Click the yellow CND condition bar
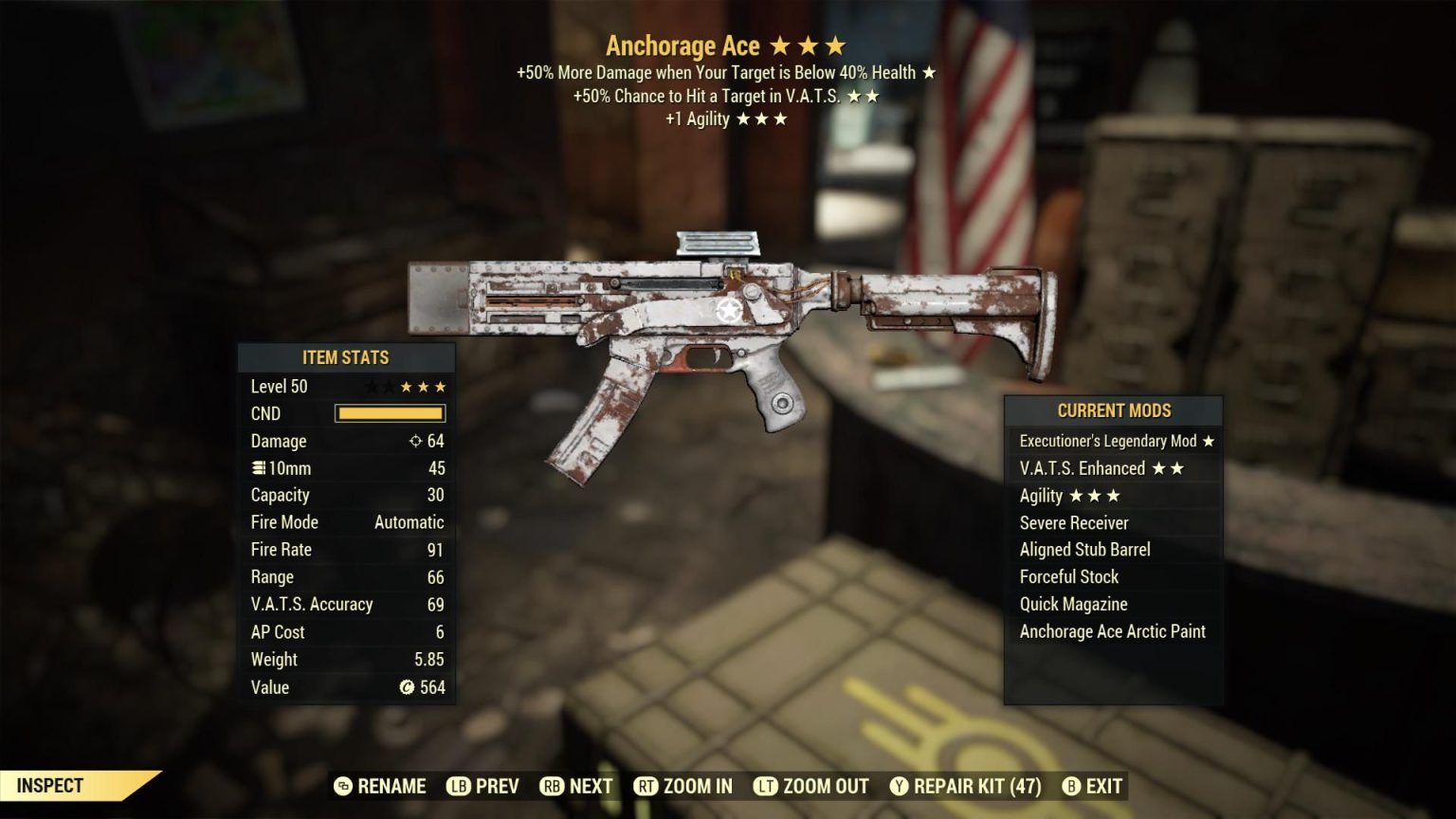Viewport: 1456px width, 819px height. [387, 413]
